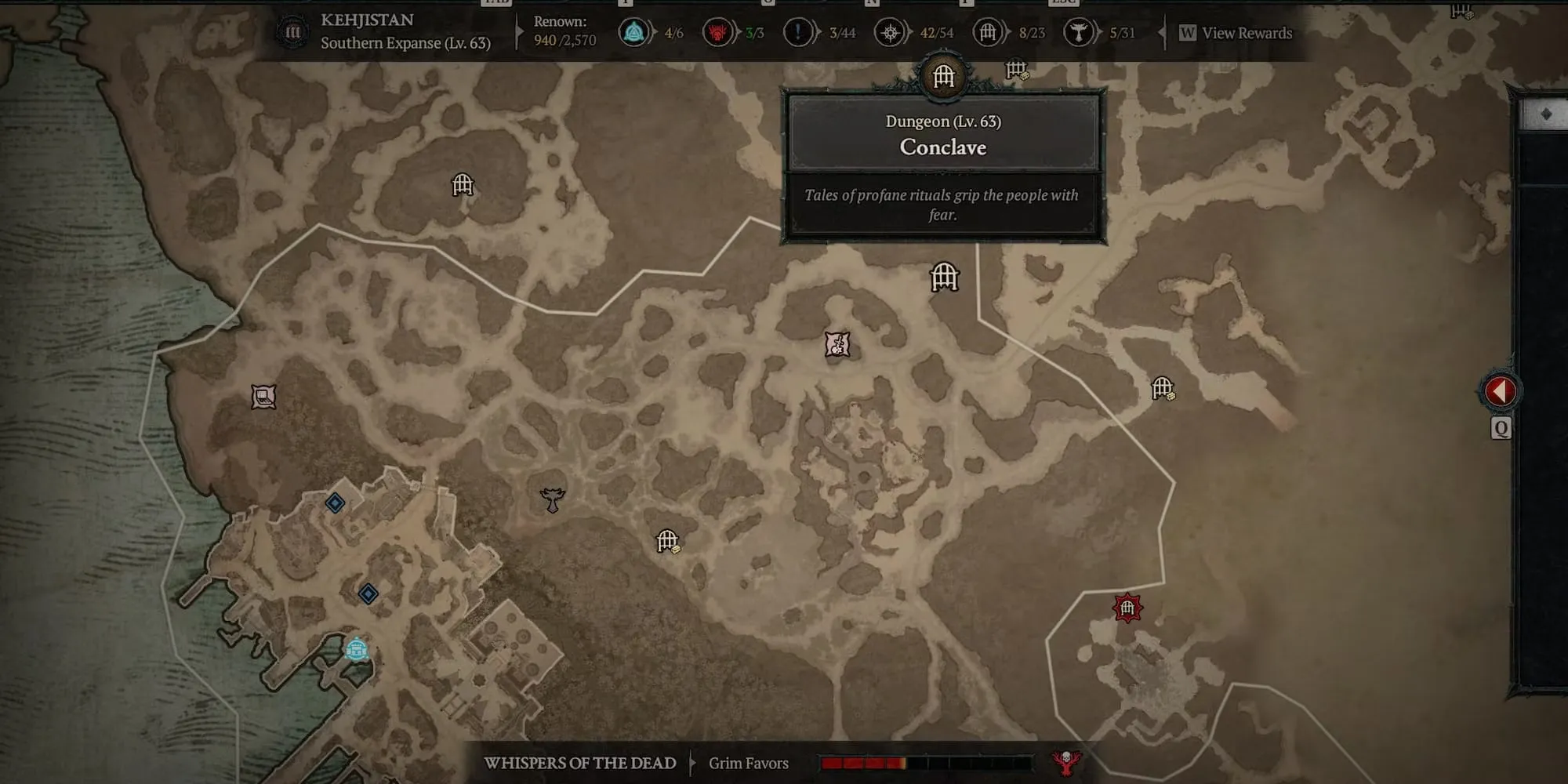Click the Altars of Lilith icon showing 5/31
Viewport: 1568px width, 784px height.
1079,33
